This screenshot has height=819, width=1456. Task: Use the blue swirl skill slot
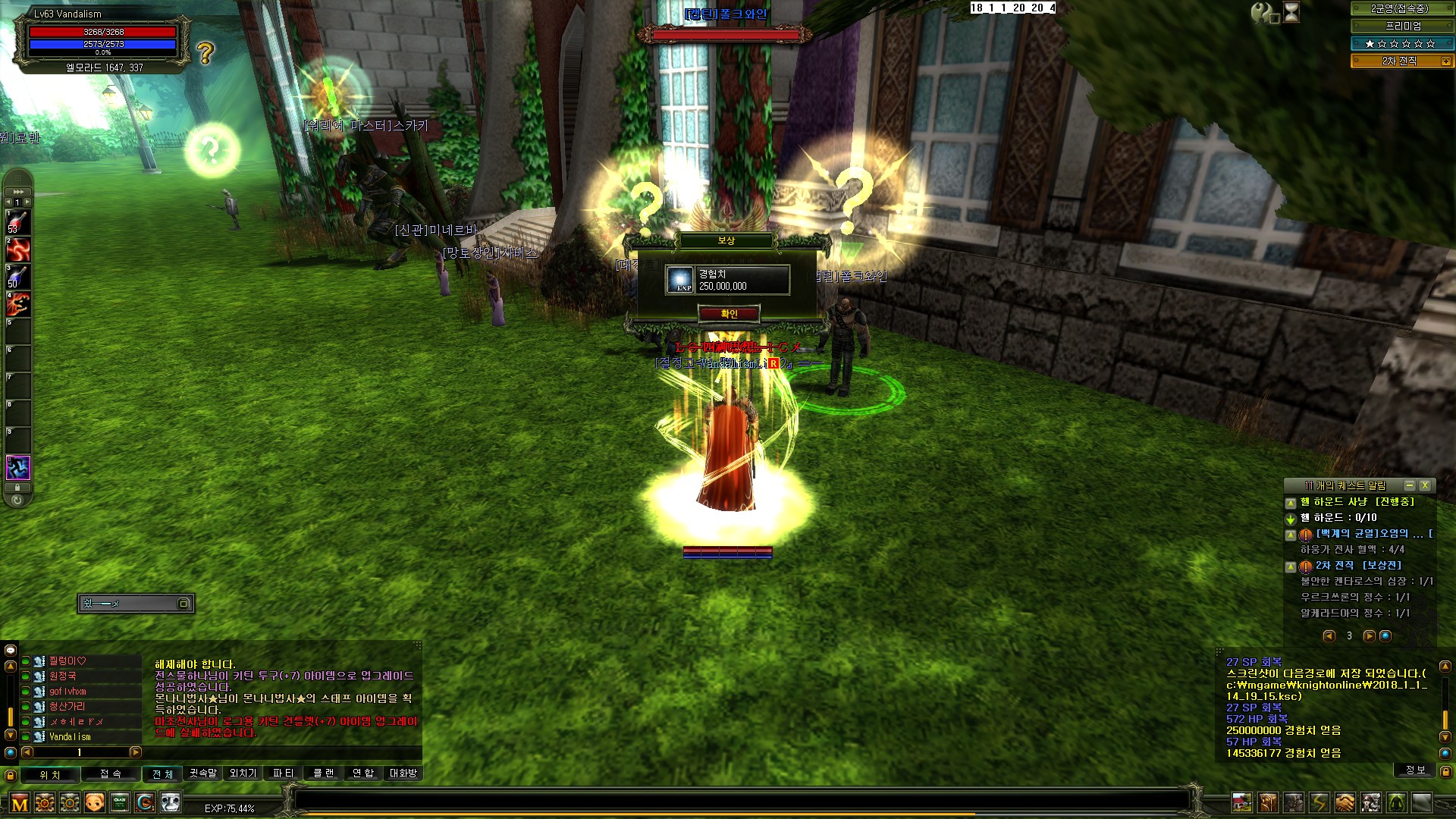point(18,467)
